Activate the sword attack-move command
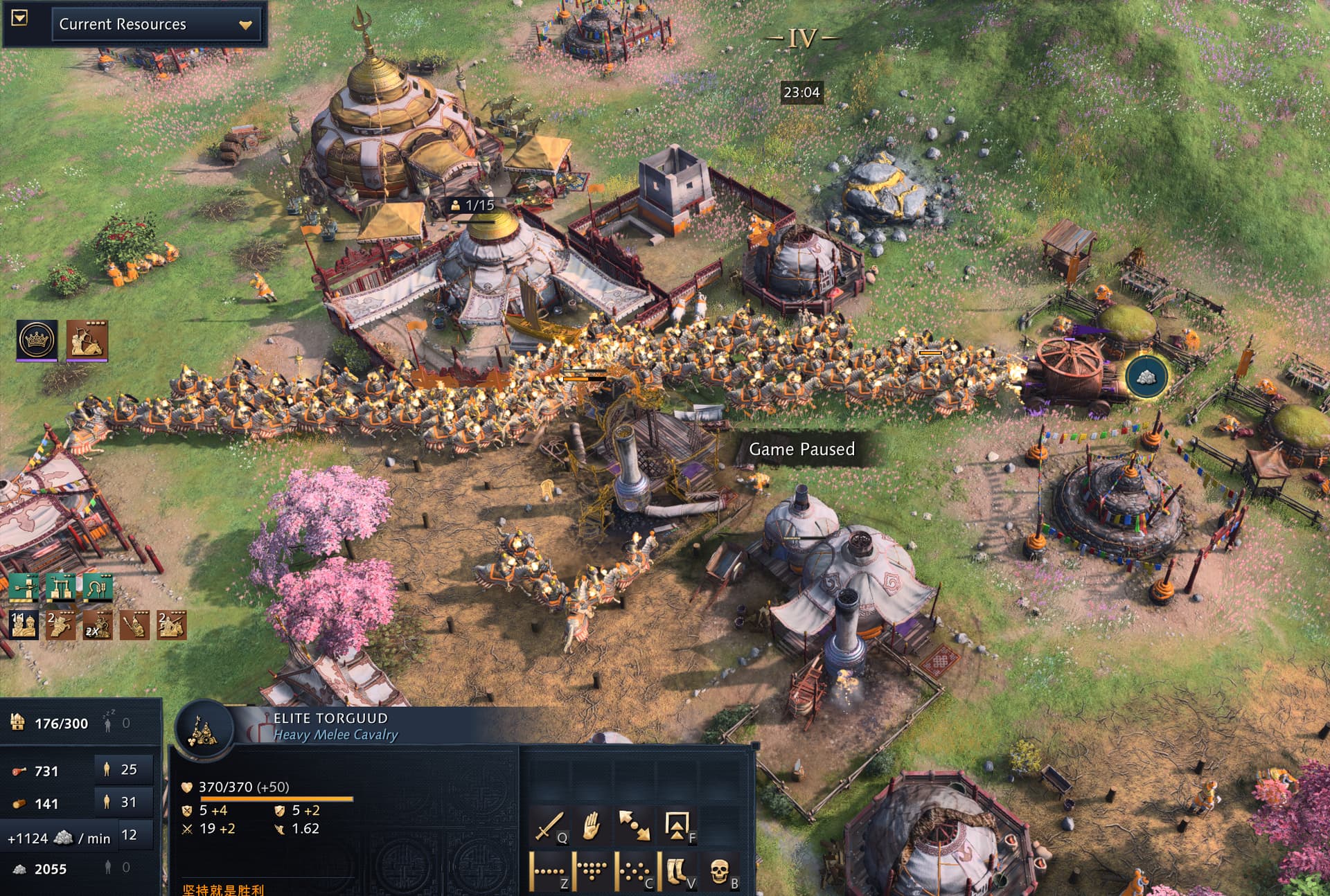The height and width of the screenshot is (896, 1330). pyautogui.click(x=549, y=826)
